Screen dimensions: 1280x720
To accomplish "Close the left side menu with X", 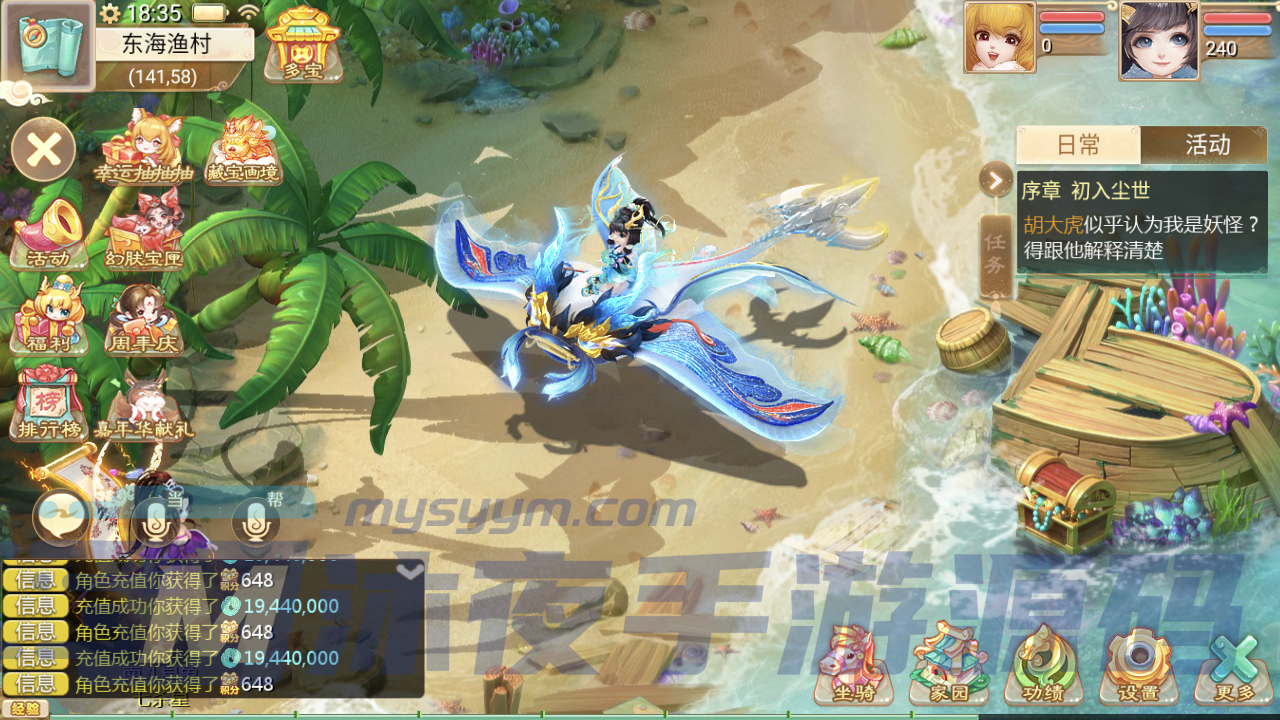I will [x=44, y=151].
